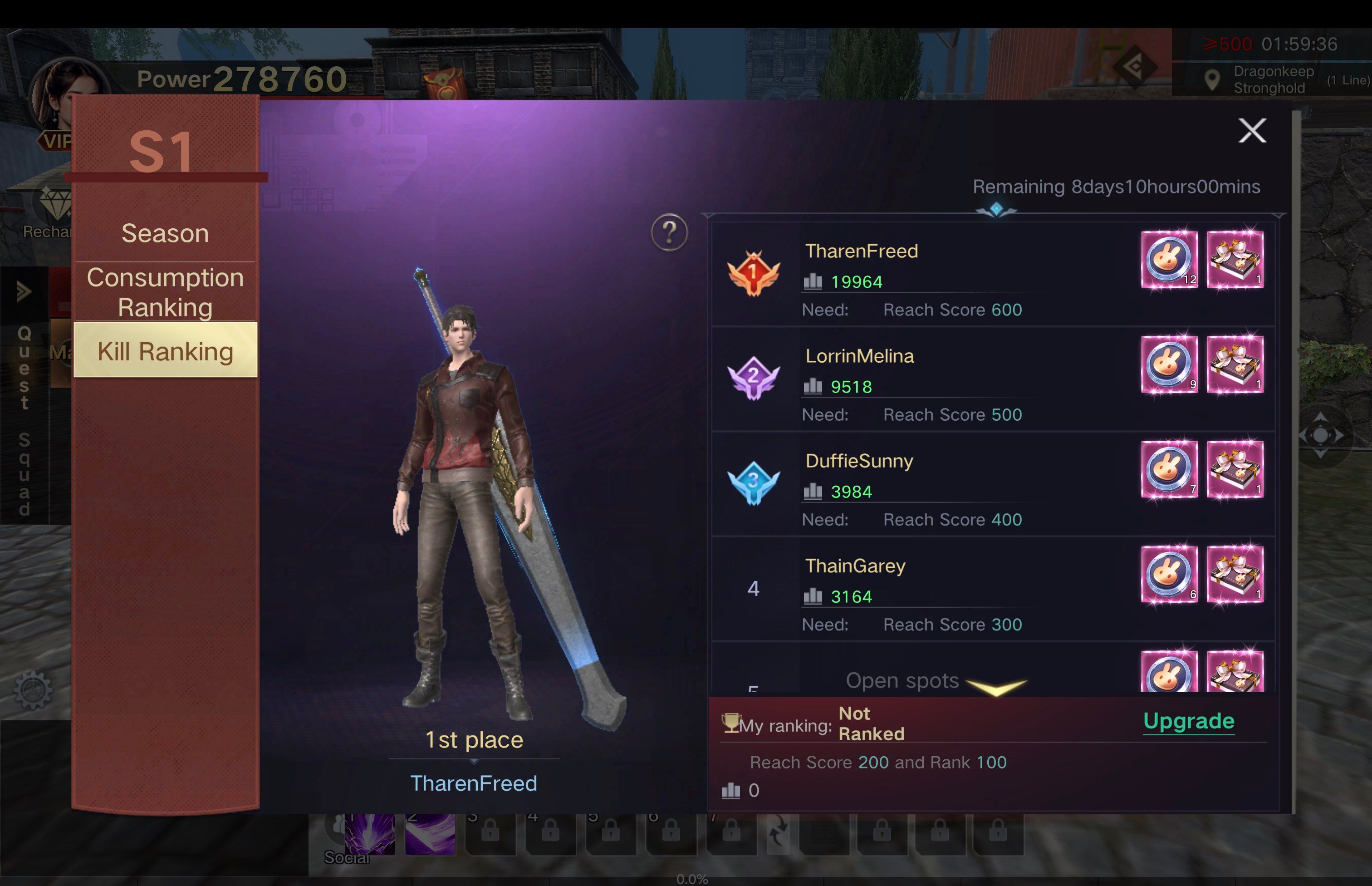Pick ThainGarey's fourth place row

(920, 590)
